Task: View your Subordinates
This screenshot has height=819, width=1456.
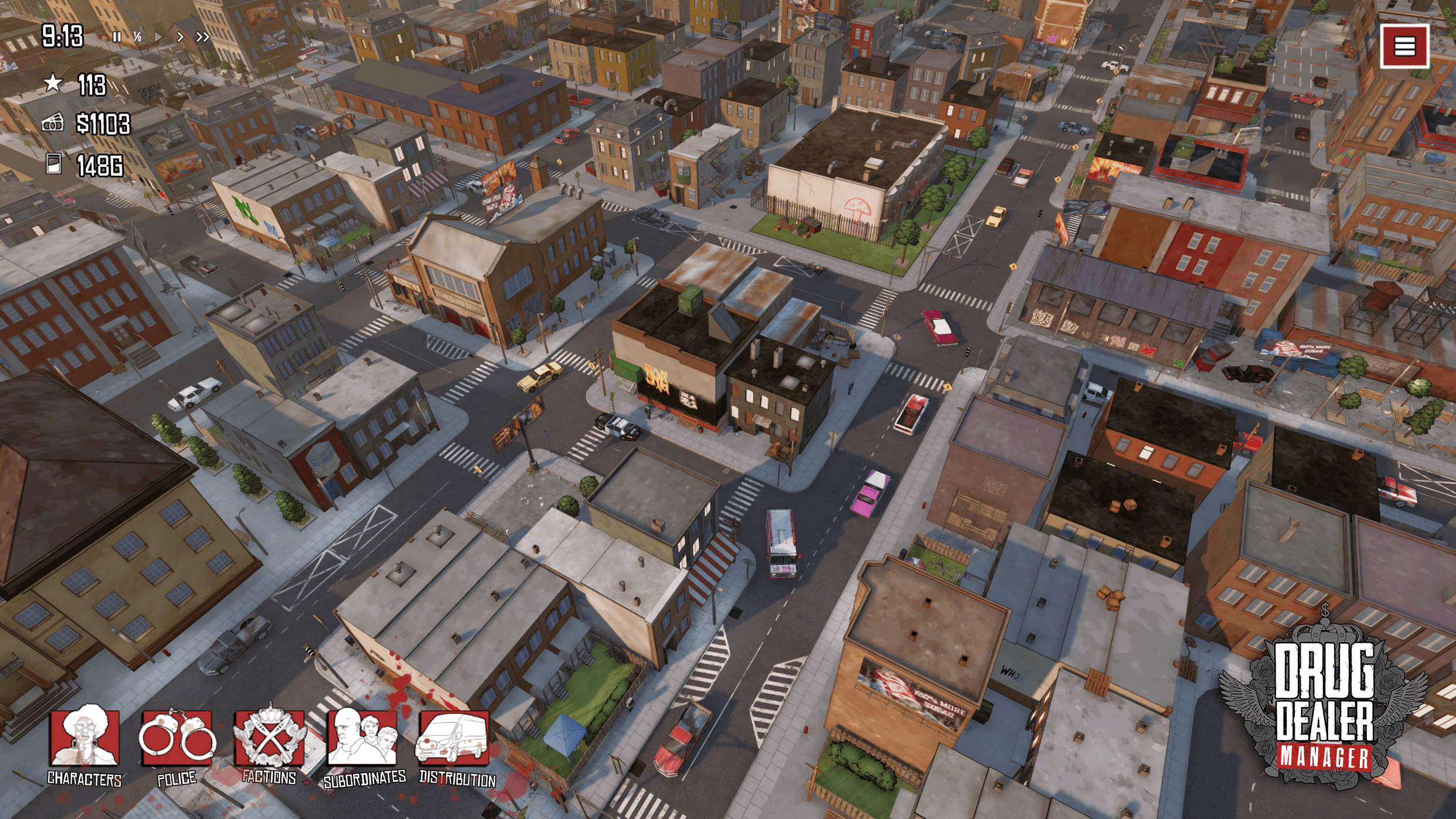Action: [x=363, y=739]
